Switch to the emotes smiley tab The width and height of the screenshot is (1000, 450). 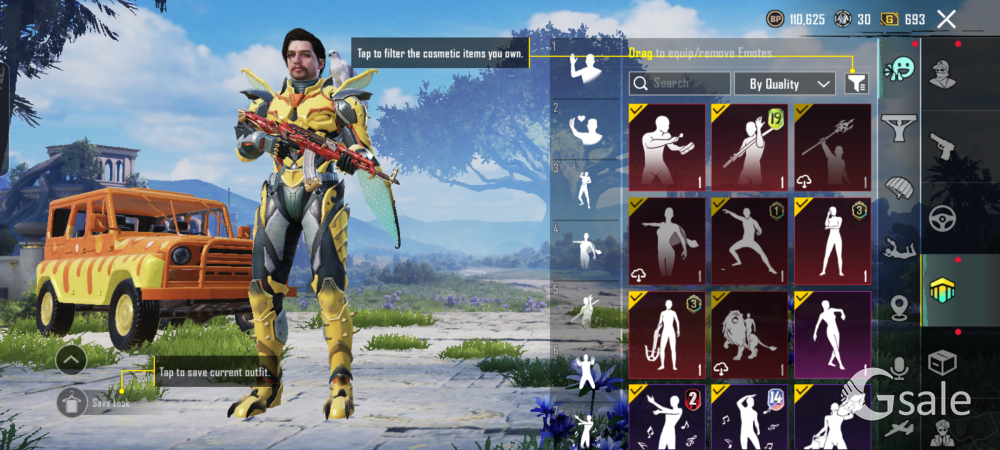point(899,70)
